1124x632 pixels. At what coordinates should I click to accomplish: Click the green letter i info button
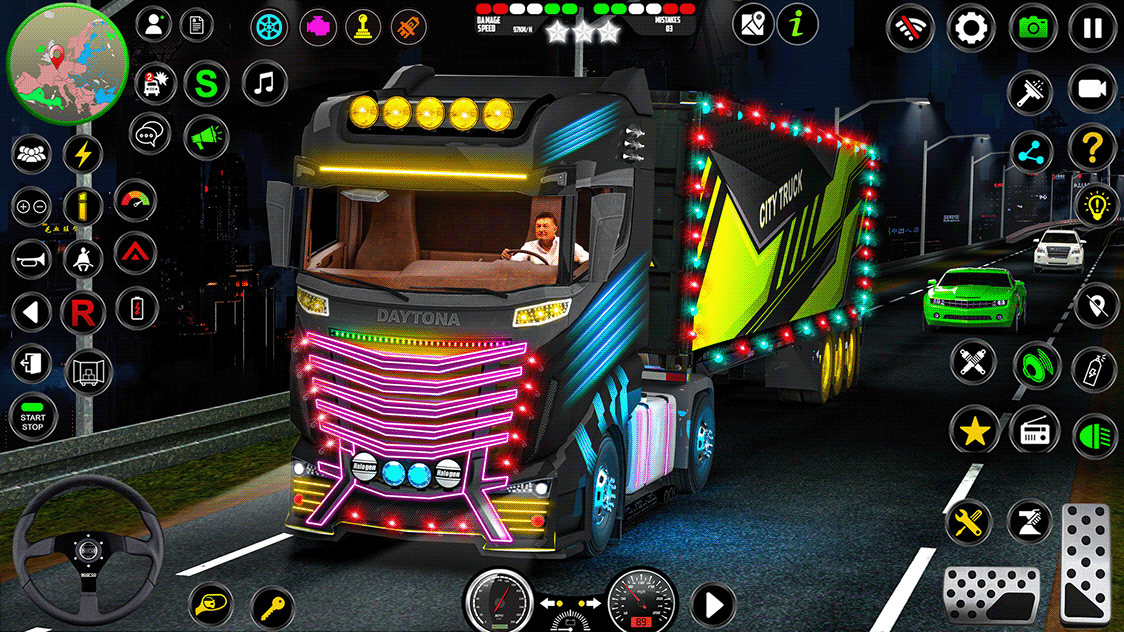pos(797,24)
